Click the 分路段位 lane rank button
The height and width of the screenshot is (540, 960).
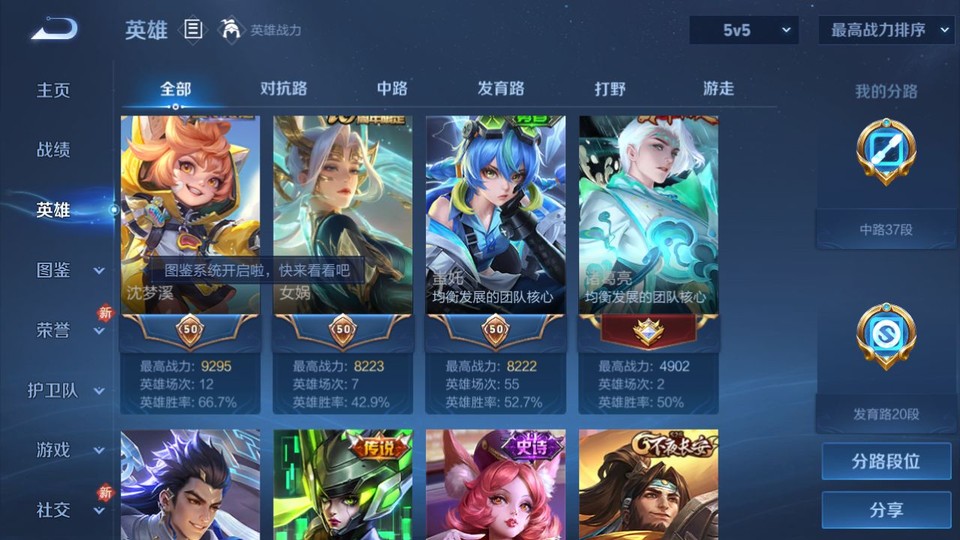click(886, 462)
